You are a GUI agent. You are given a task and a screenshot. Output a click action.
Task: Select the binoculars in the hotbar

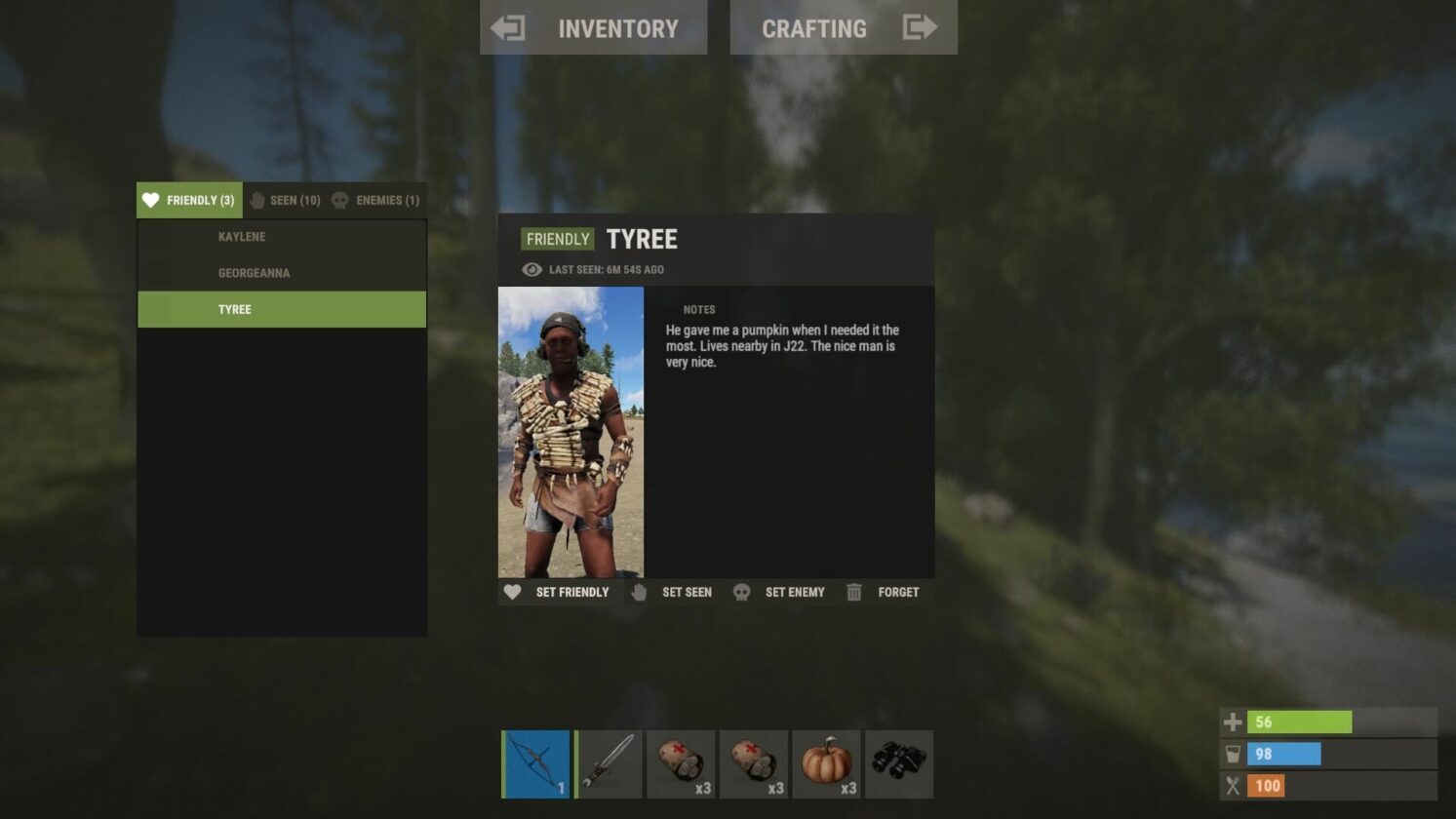coord(899,764)
